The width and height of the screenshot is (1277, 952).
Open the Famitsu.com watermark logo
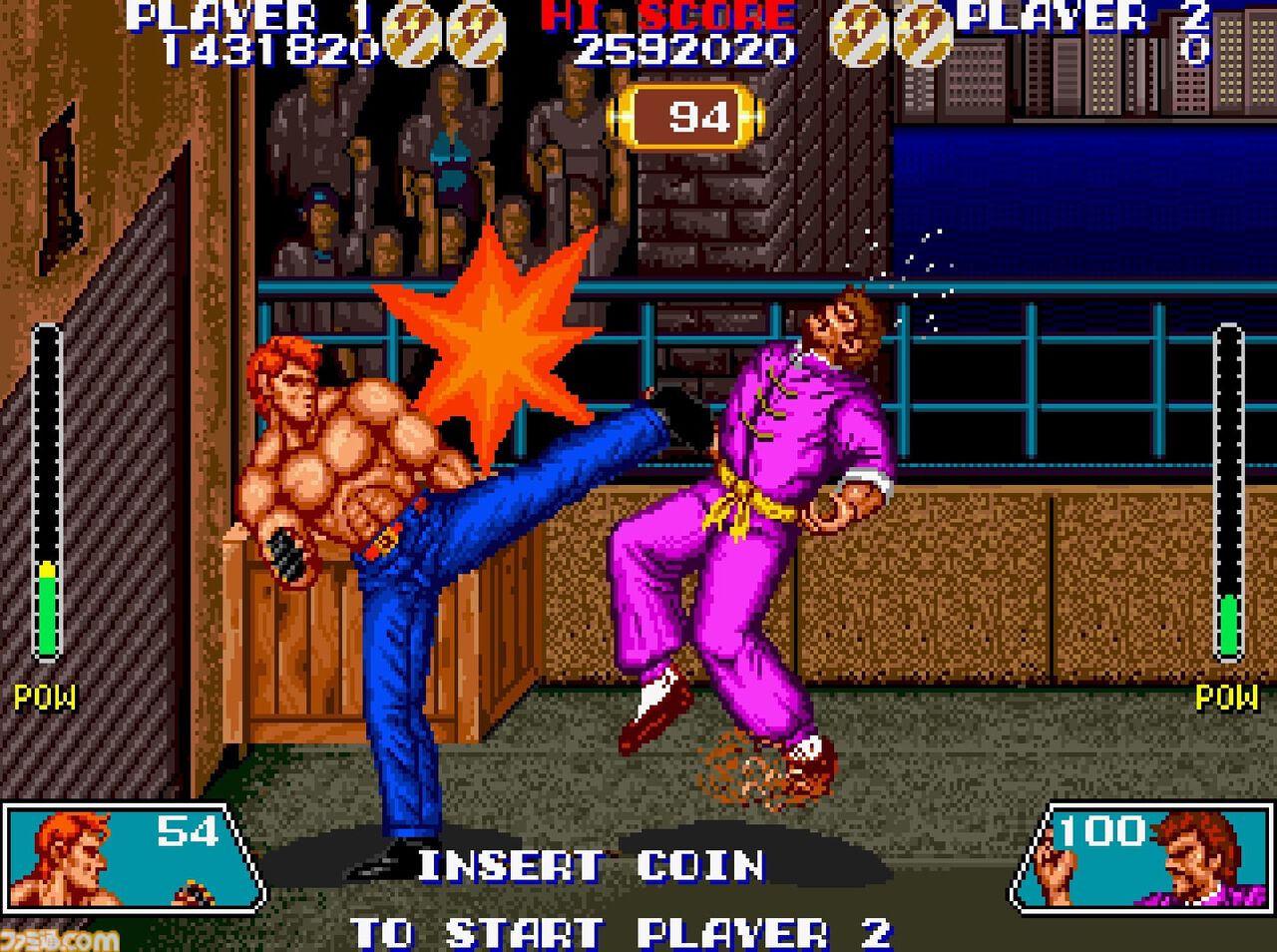coord(60,938)
